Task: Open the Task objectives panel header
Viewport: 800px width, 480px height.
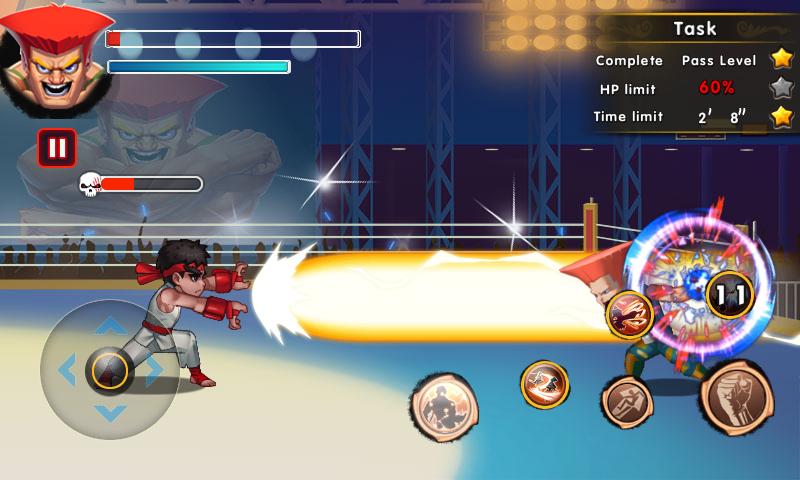Action: coord(694,29)
